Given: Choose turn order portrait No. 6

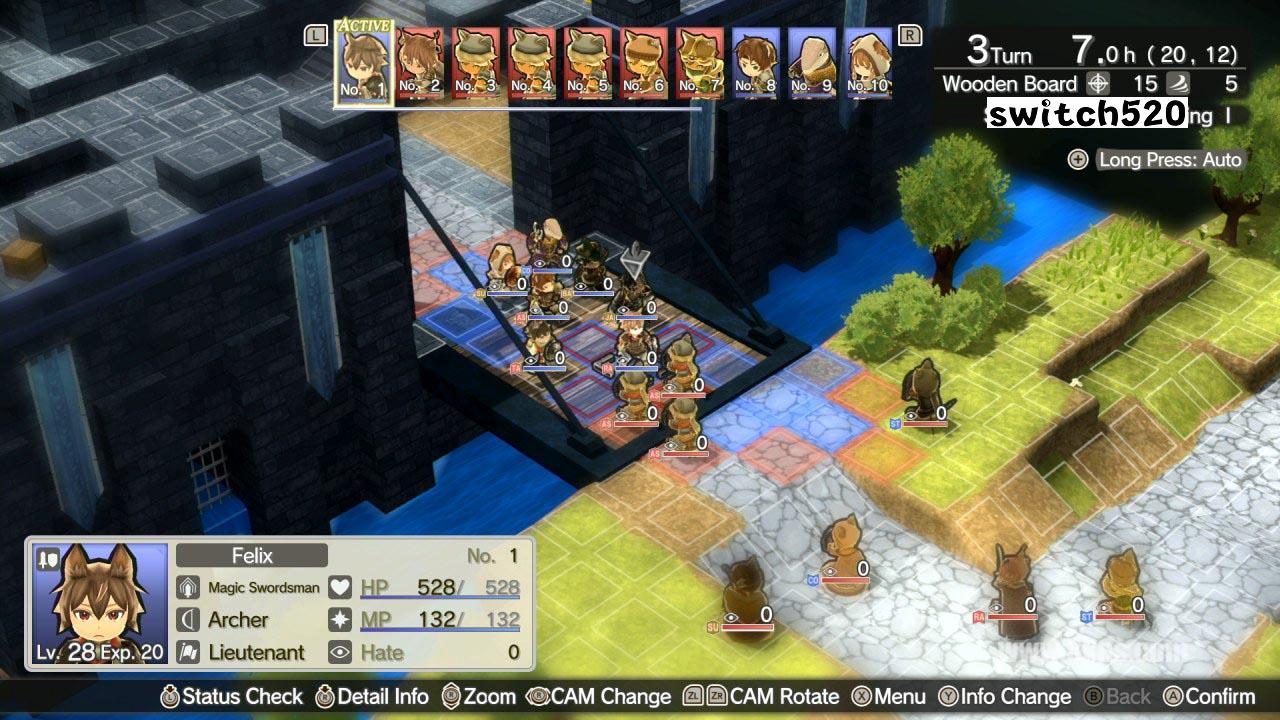Looking at the screenshot, I should [644, 62].
